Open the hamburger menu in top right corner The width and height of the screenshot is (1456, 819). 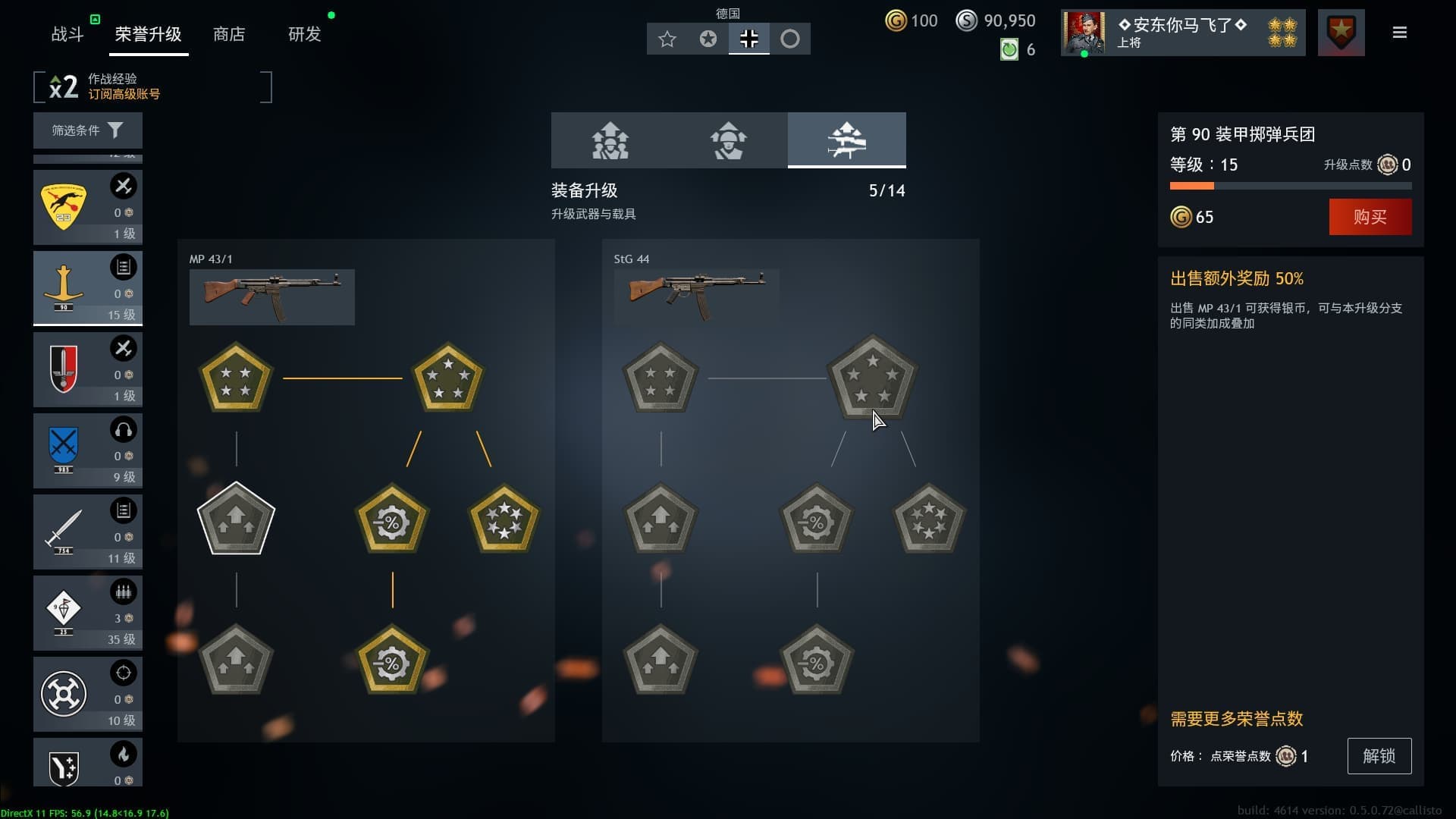(x=1398, y=32)
